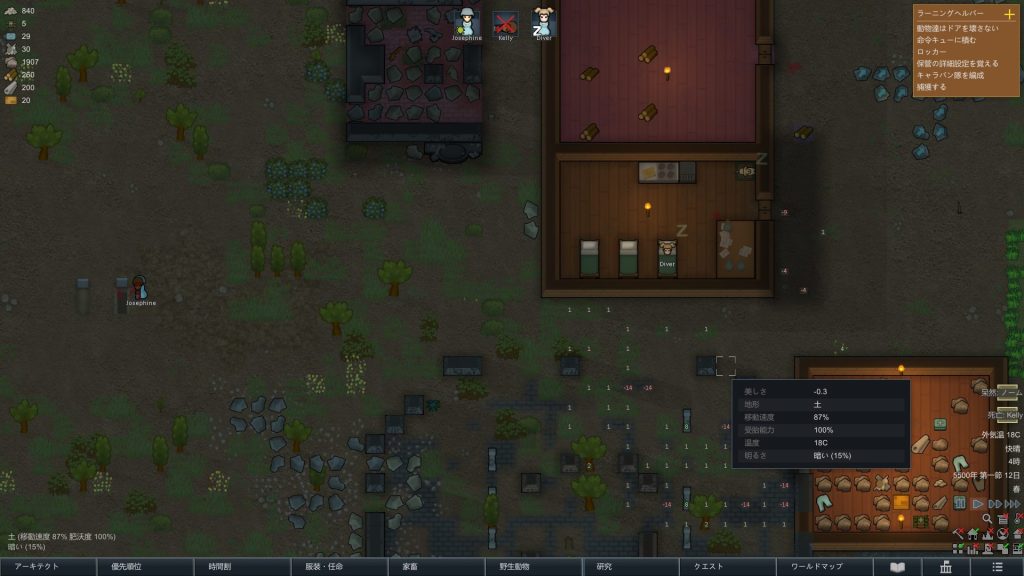
Task: Click the yellow plus in the Learning Helper
Action: [1008, 15]
